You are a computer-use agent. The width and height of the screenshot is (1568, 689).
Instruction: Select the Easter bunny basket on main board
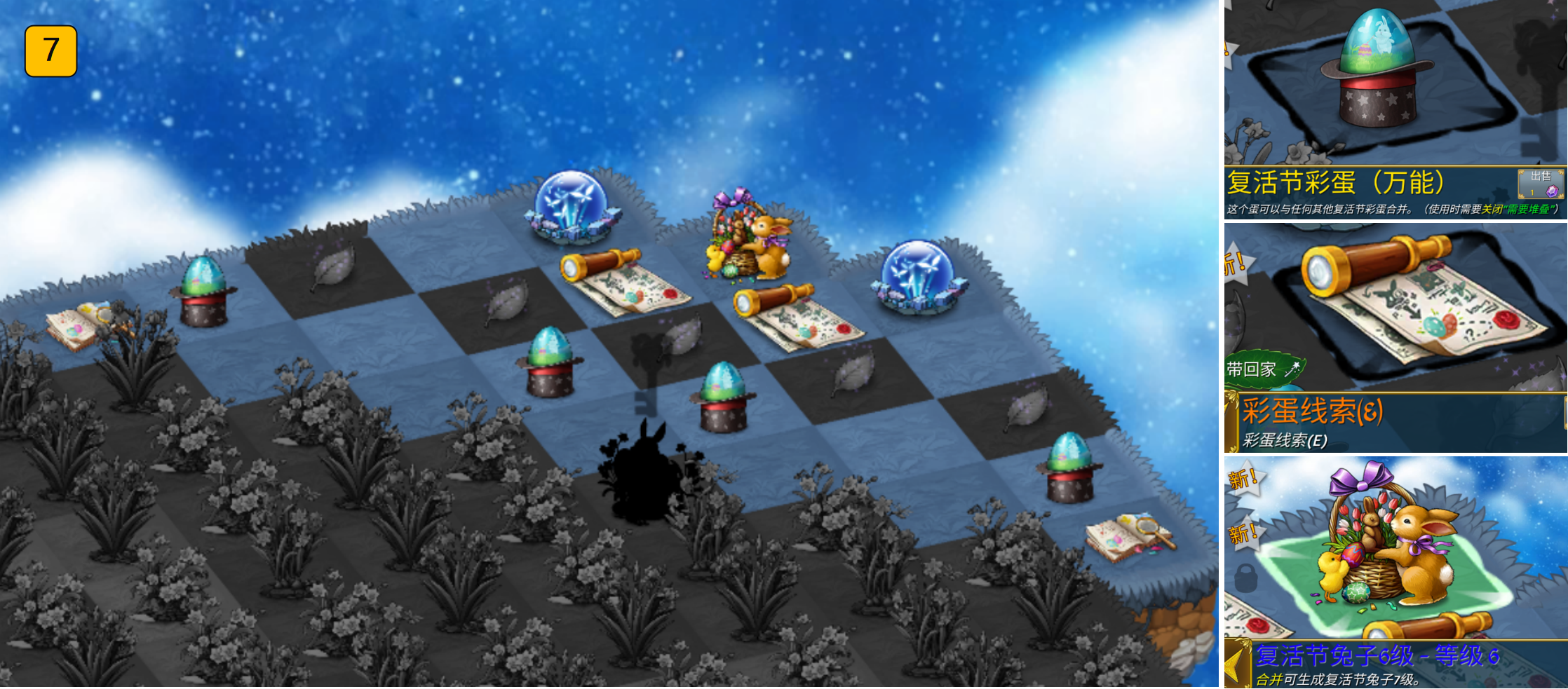point(749,236)
